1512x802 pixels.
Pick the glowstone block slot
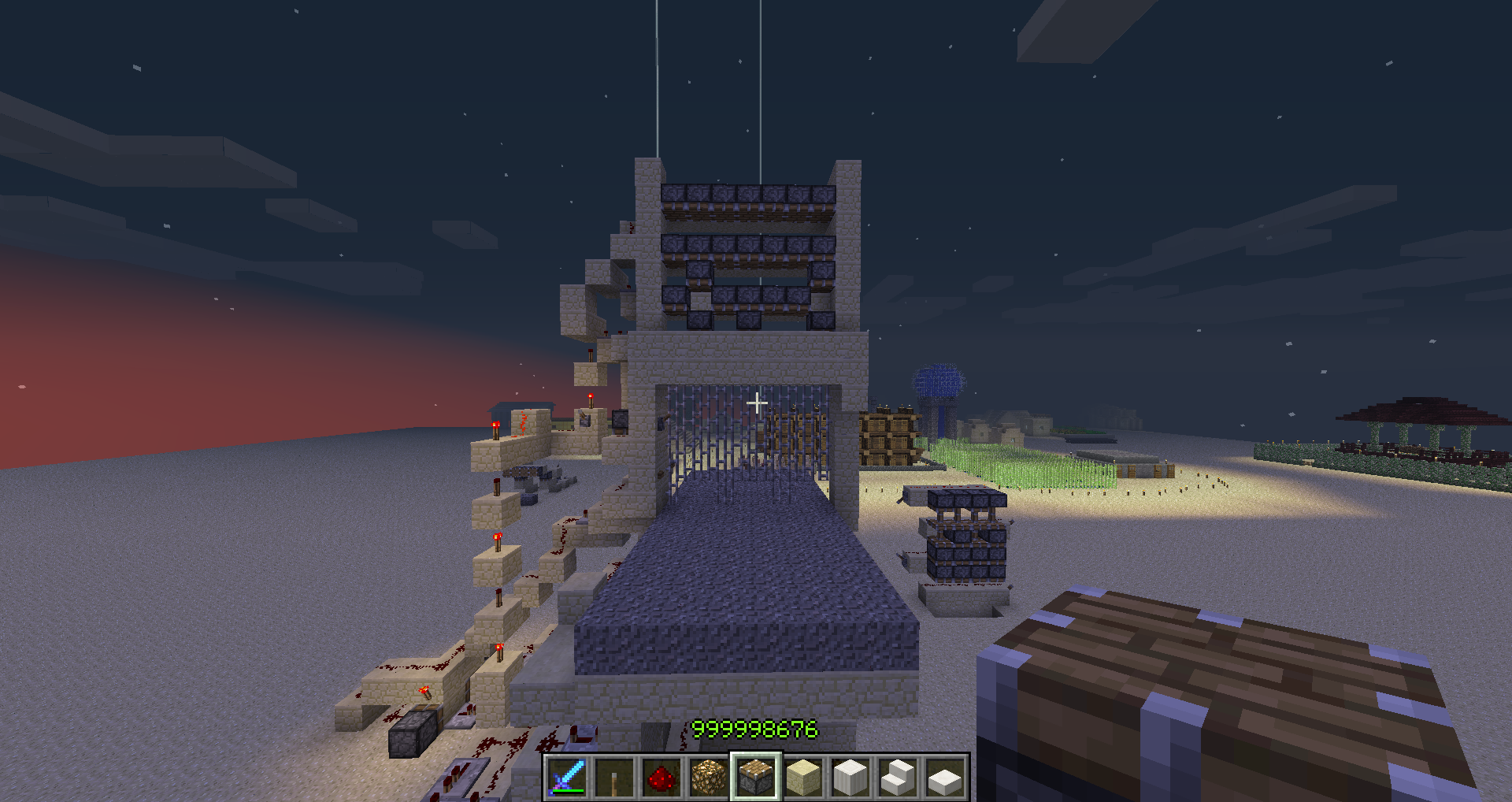[x=709, y=777]
